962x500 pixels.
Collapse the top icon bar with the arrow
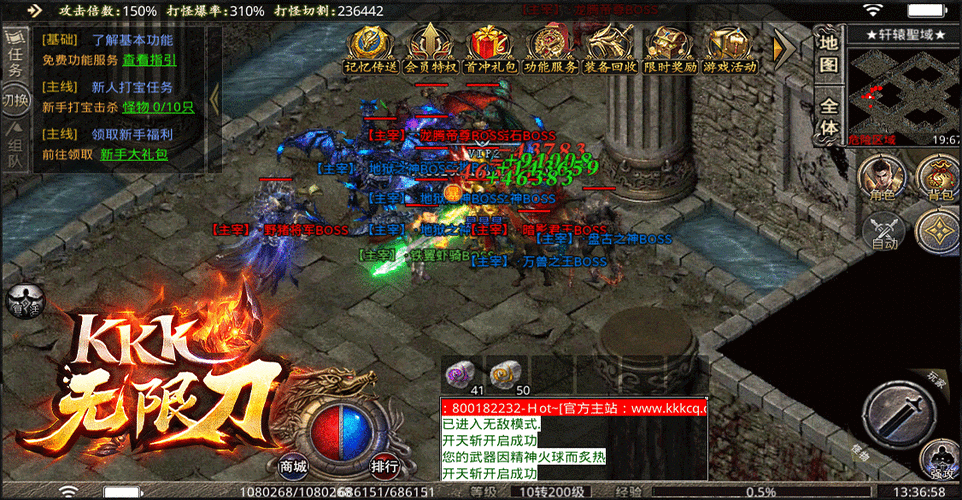(x=785, y=47)
